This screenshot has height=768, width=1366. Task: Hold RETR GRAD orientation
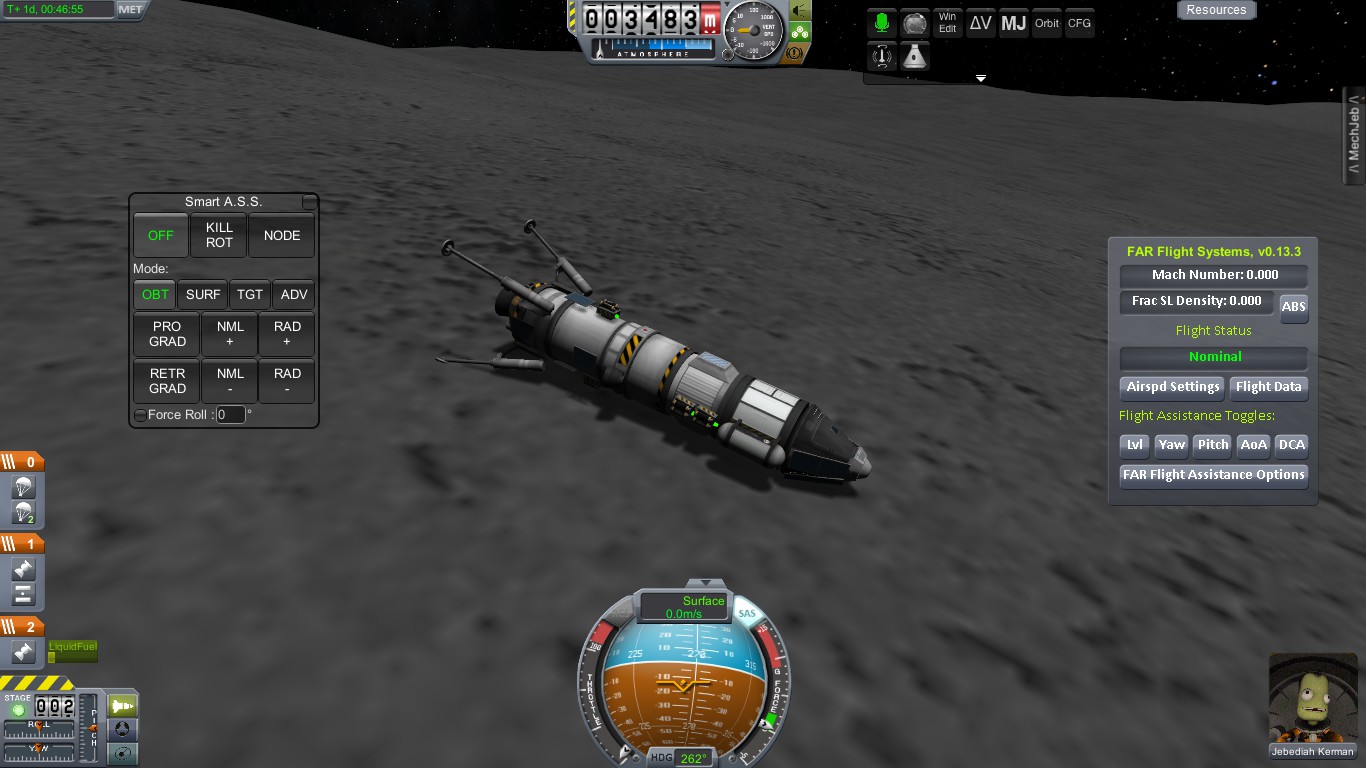tap(167, 381)
